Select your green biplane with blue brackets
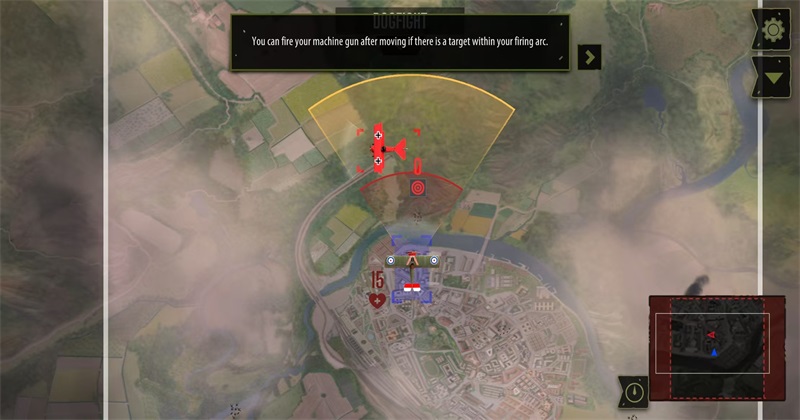Image resolution: width=800 pixels, height=420 pixels. pos(413,262)
